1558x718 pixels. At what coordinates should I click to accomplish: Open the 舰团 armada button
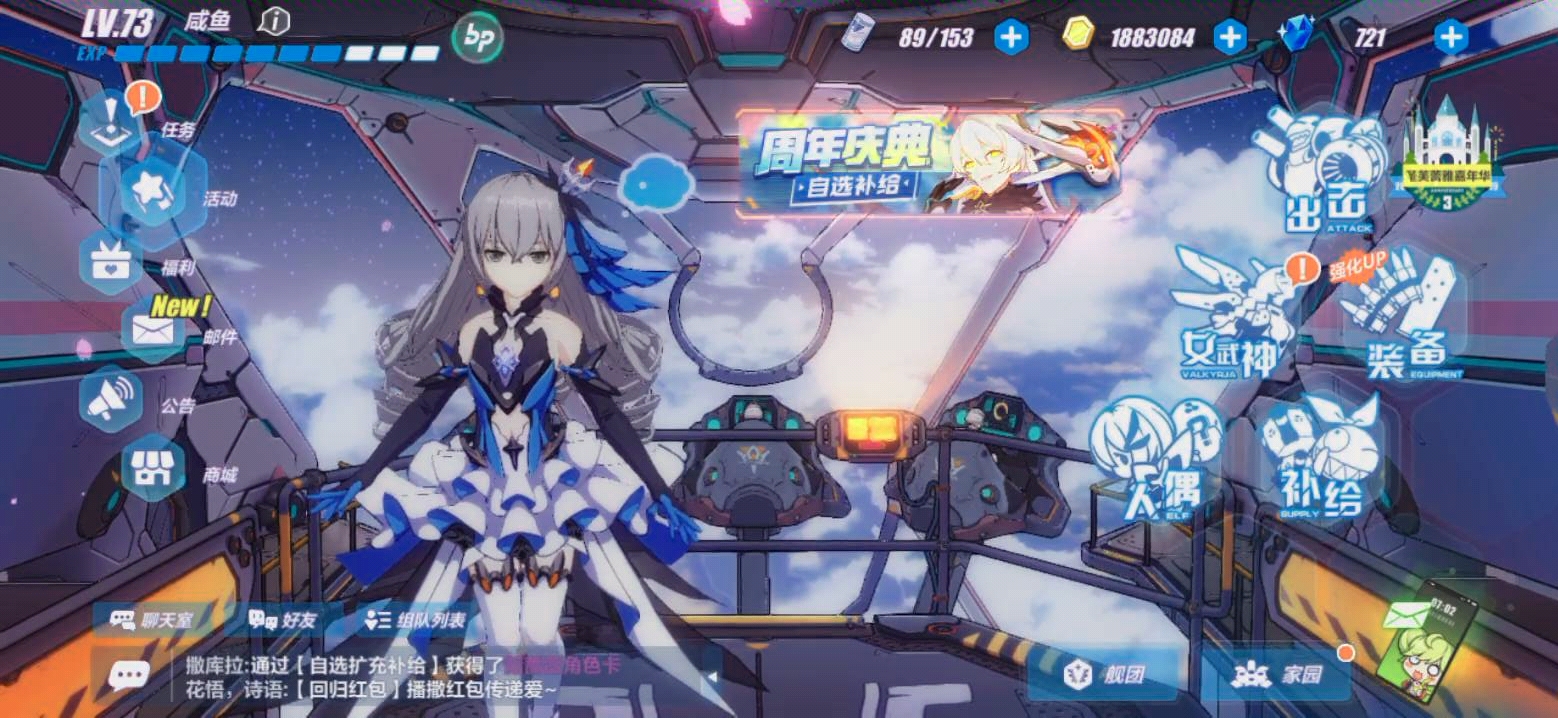(x=1104, y=674)
